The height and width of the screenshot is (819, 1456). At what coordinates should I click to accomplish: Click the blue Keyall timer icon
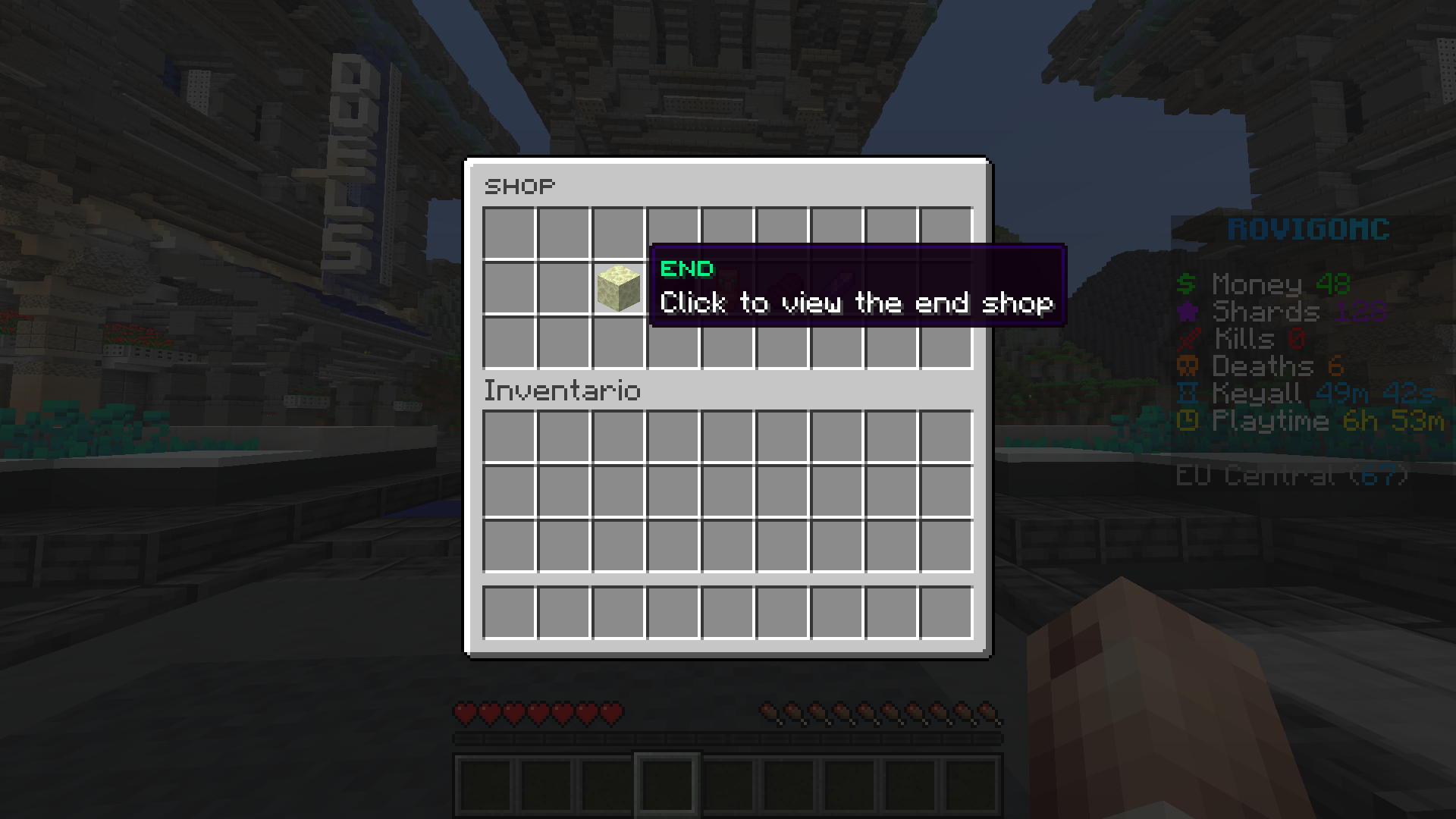(x=1188, y=394)
